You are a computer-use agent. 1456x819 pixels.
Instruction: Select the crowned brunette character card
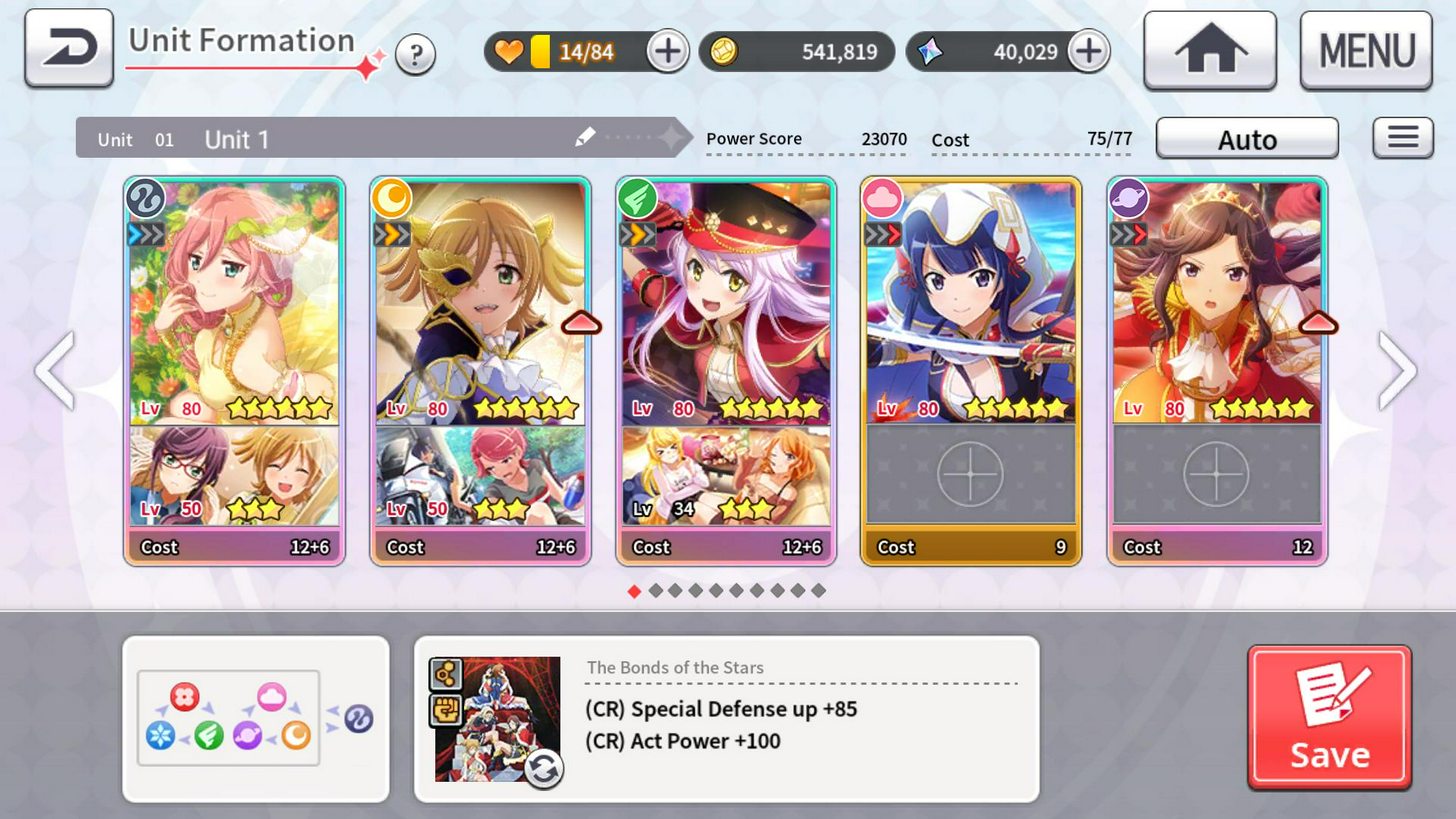[1217, 302]
